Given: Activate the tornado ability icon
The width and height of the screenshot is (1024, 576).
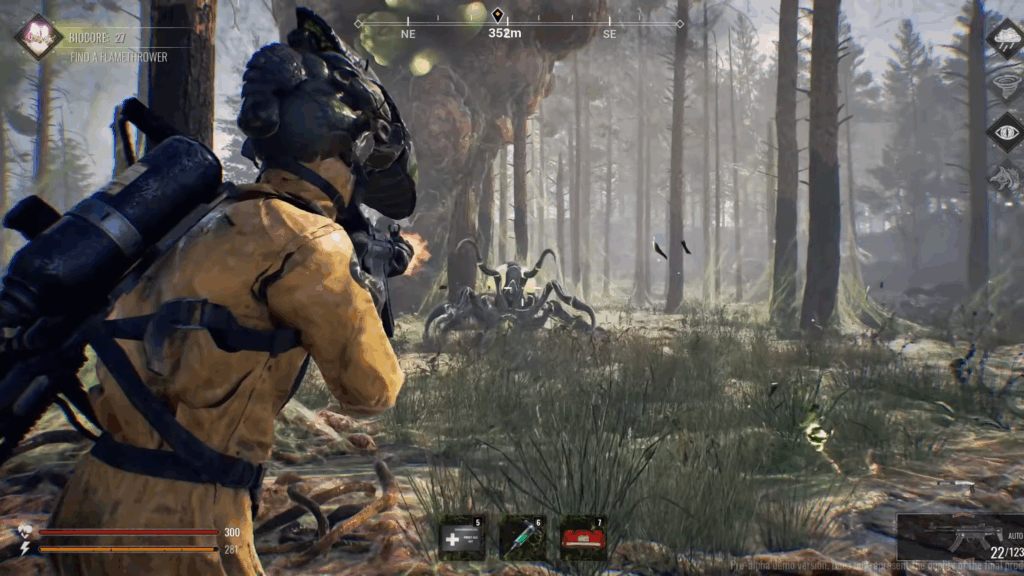Looking at the screenshot, I should tap(1004, 85).
